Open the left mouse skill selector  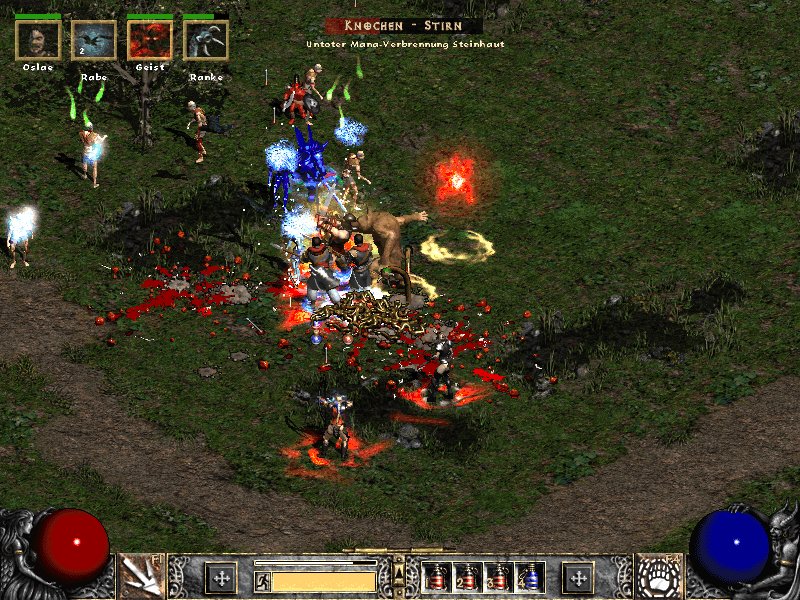click(141, 576)
